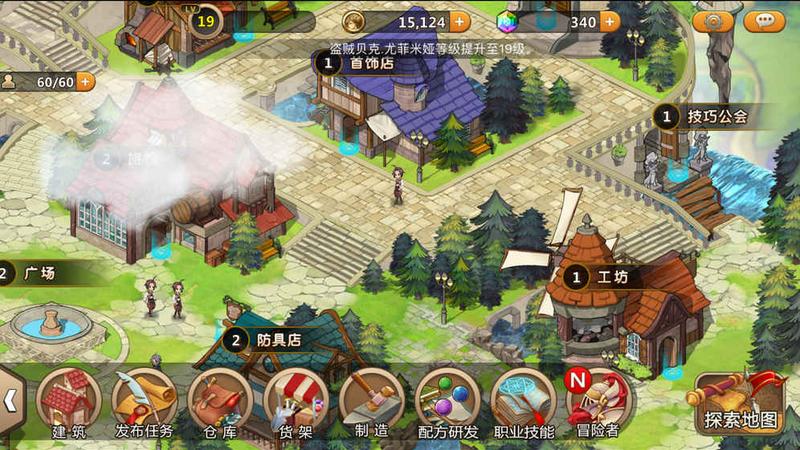Increase the 60/60 population capacity

tap(86, 81)
